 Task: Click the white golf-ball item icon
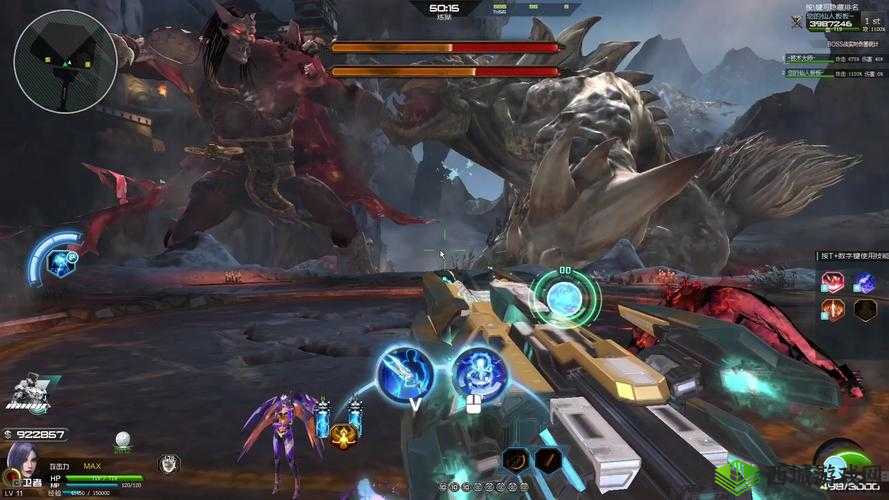click(x=123, y=439)
